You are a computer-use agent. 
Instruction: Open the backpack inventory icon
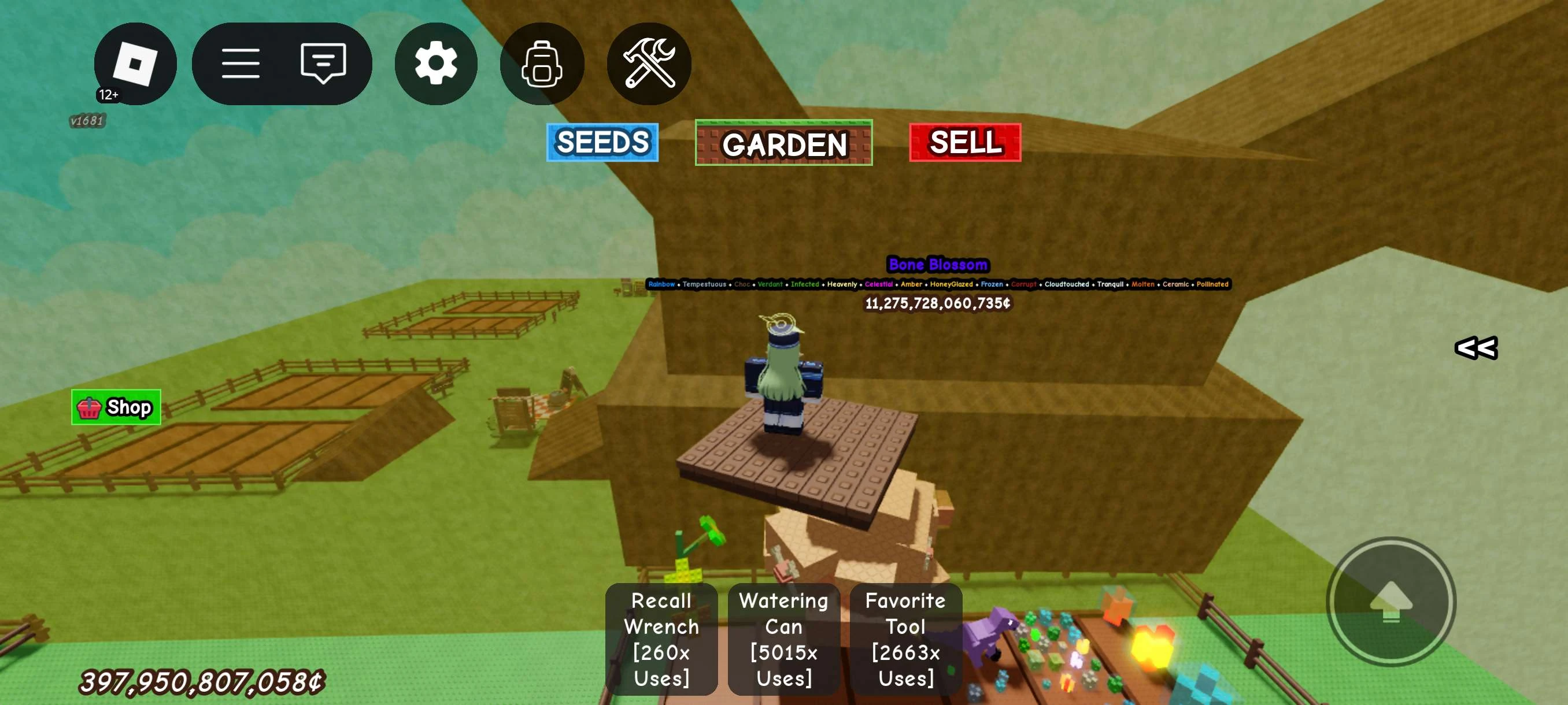541,63
